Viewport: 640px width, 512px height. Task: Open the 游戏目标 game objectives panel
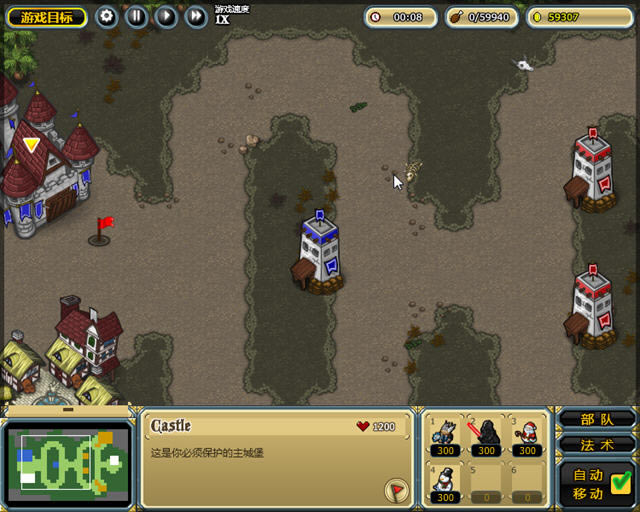point(46,17)
